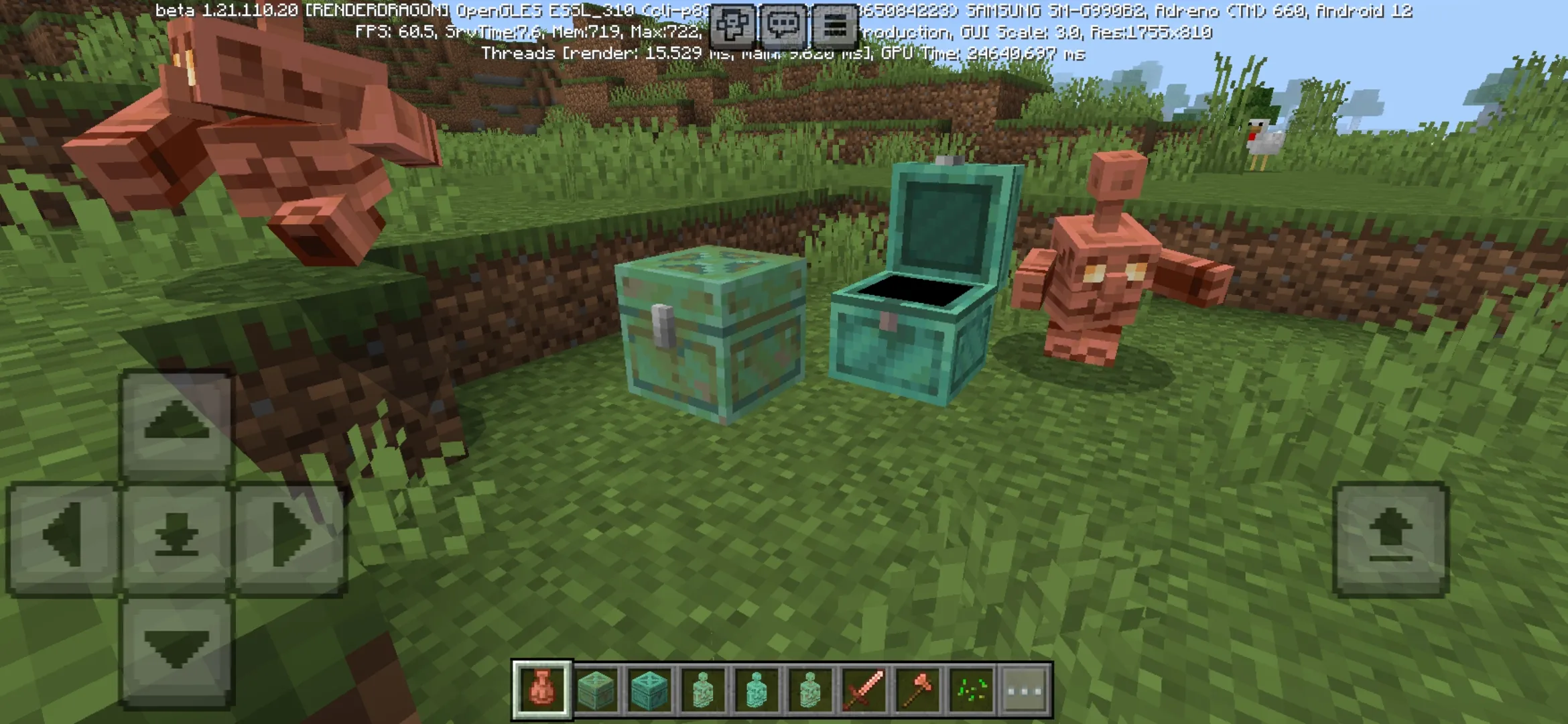Select the weathered copper chest hotbar slot

(596, 689)
